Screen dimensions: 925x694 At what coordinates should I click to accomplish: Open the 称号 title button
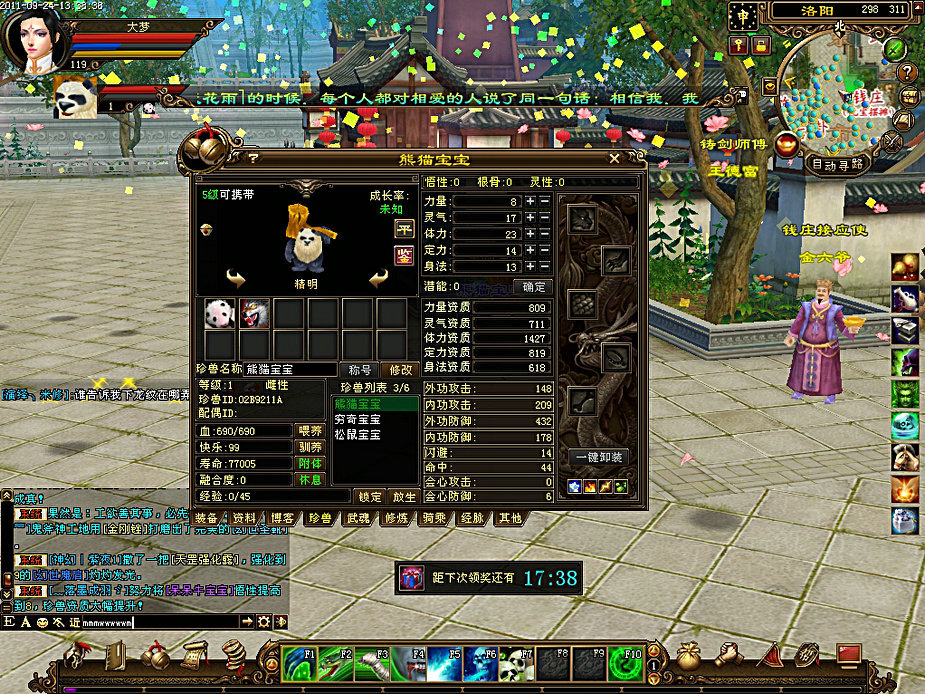click(358, 369)
